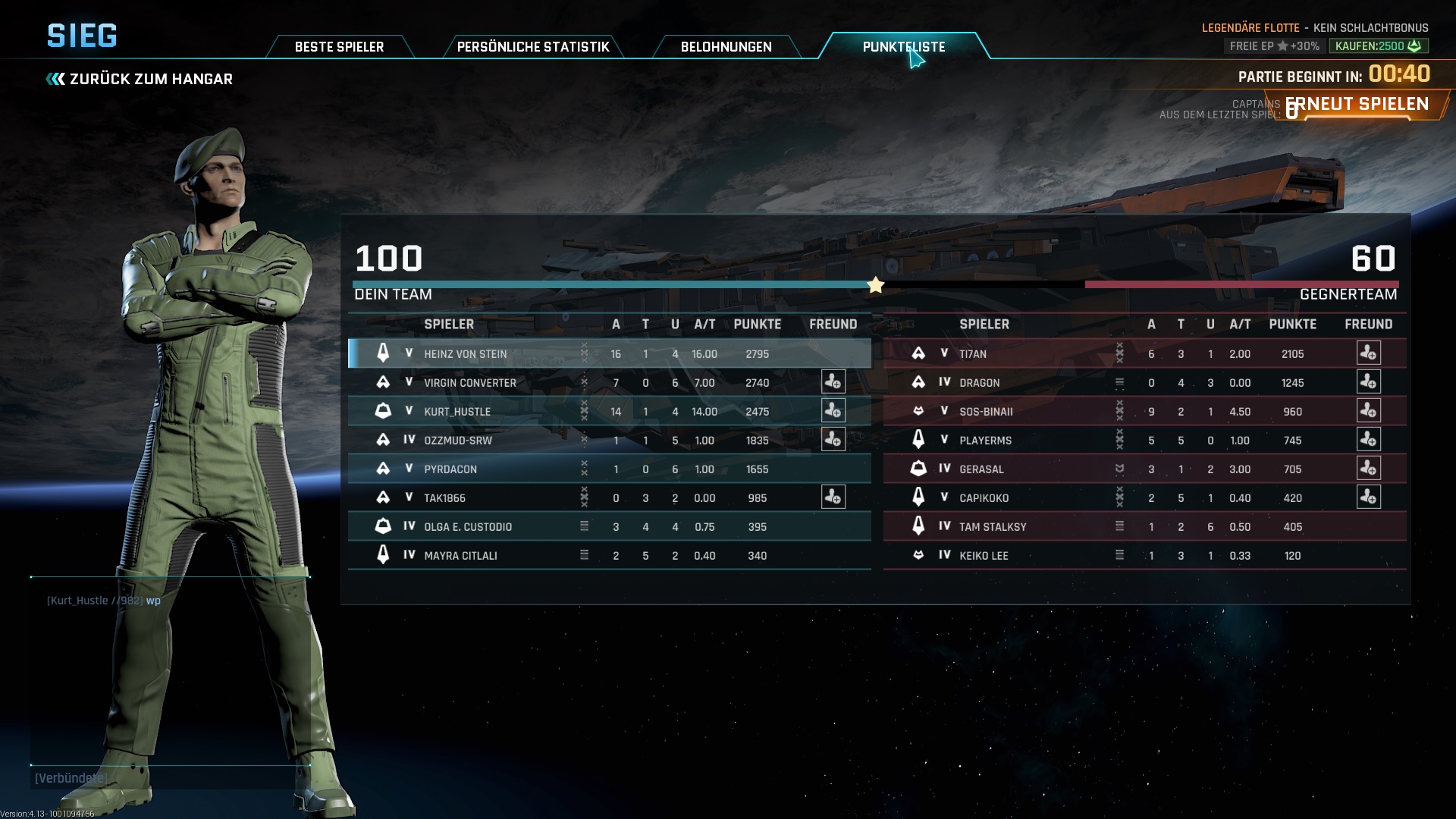Viewport: 1456px width, 819px height.
Task: Open the Persönliche Statistik tab
Action: 532,47
